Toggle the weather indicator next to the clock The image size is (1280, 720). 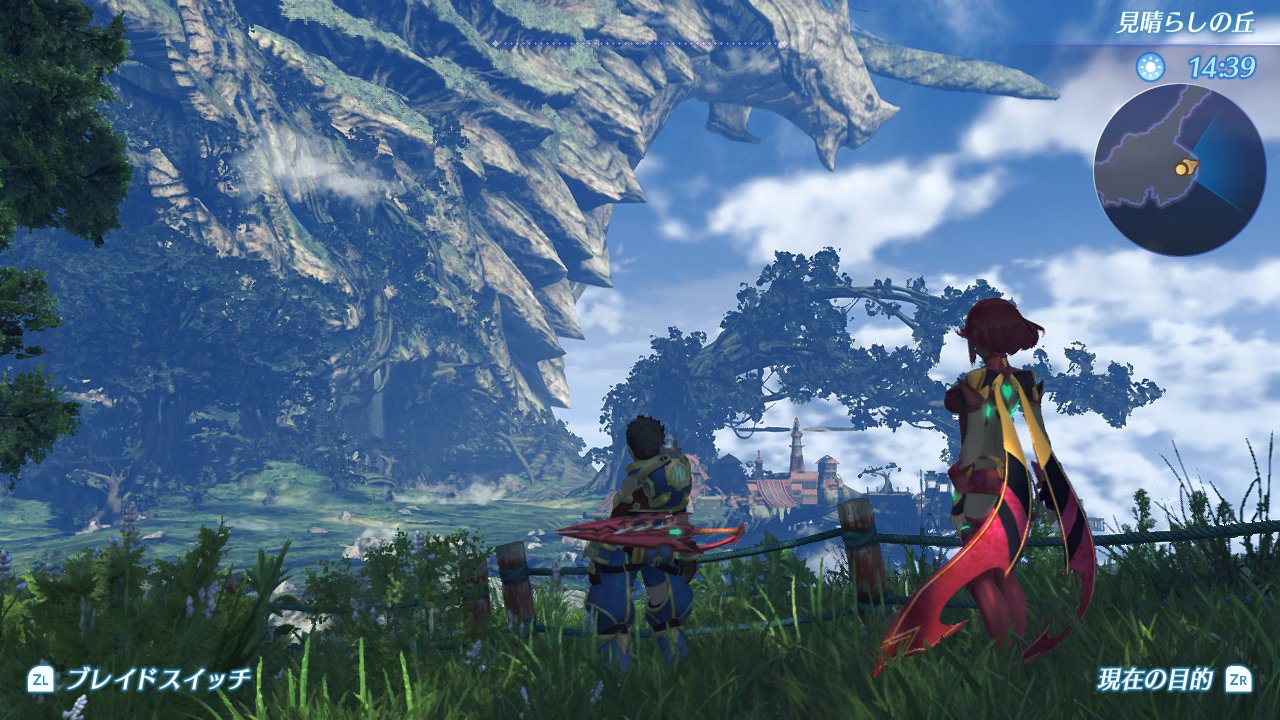point(1151,66)
